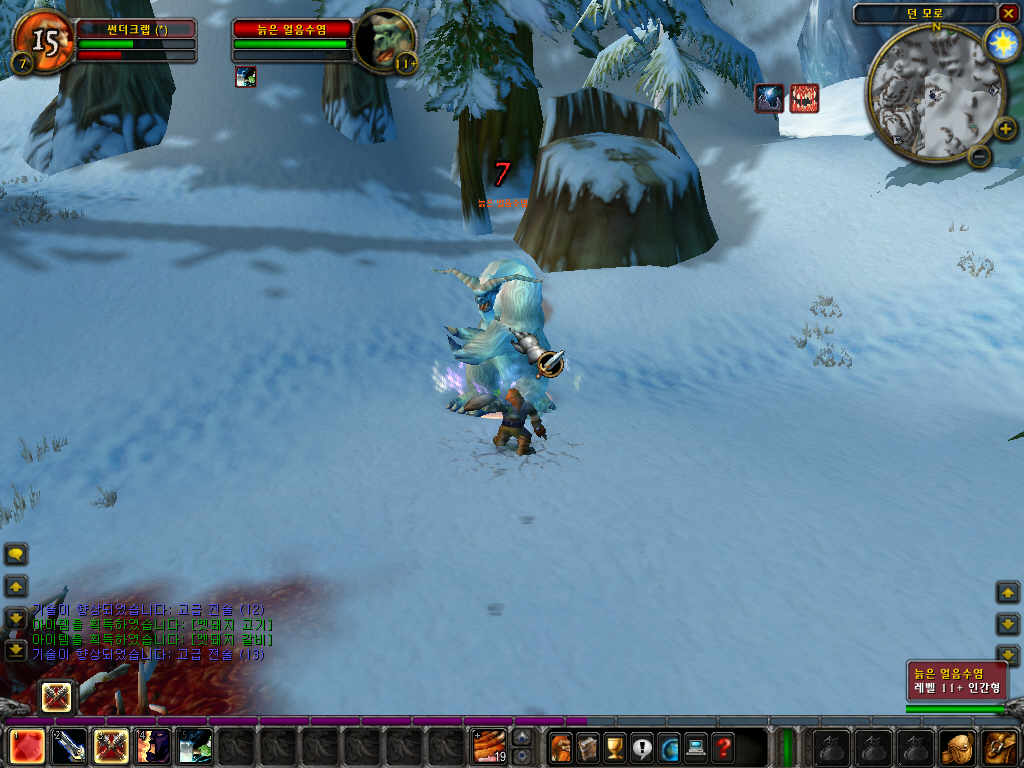Viewport: 1024px width, 768px height.
Task: Open the character info micro button
Action: point(561,746)
